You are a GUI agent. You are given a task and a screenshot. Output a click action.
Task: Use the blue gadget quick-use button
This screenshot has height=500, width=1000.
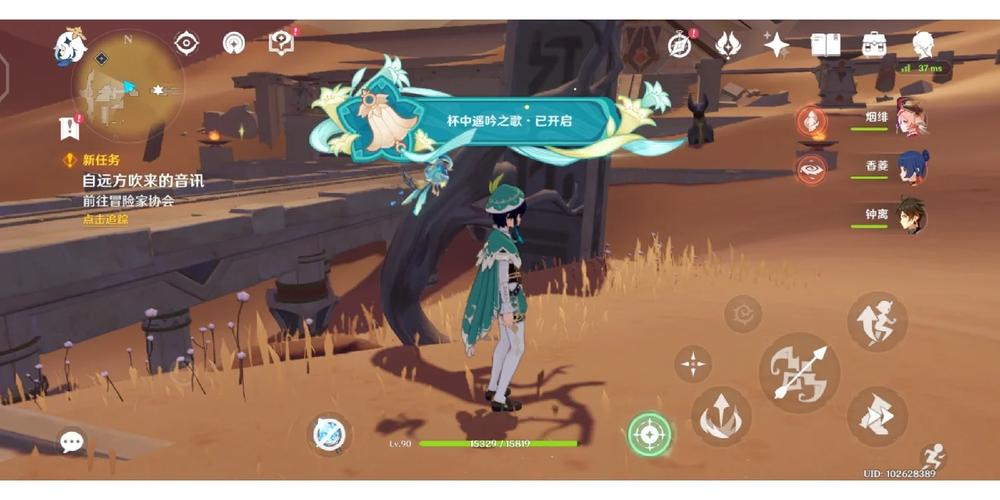click(x=329, y=435)
